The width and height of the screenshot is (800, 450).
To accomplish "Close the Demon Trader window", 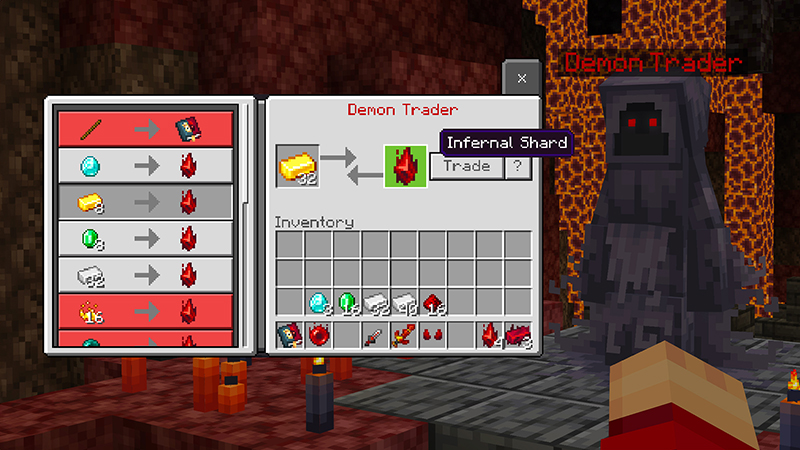I will (x=522, y=77).
